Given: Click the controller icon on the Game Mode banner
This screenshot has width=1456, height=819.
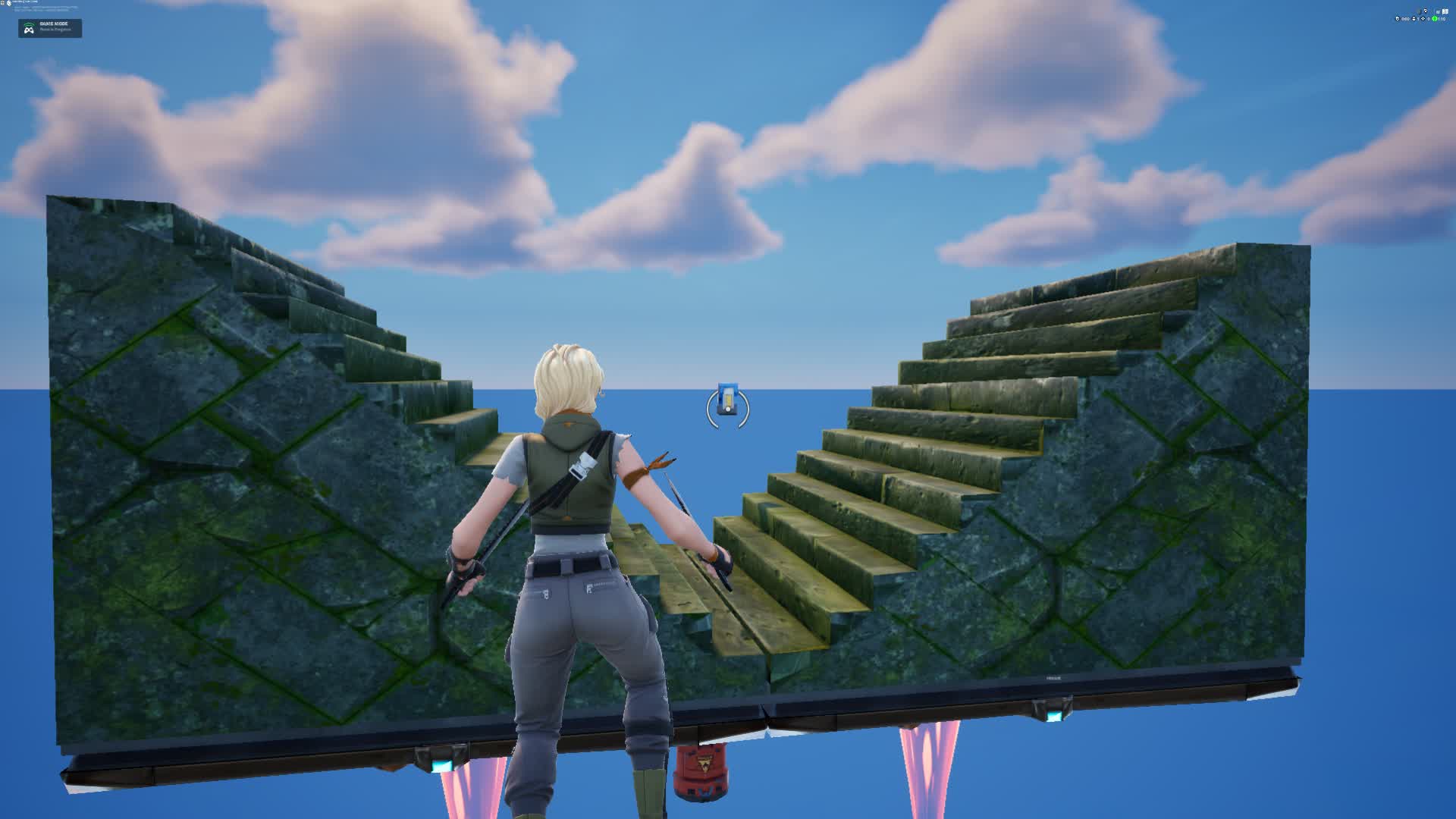Looking at the screenshot, I should (30, 30).
